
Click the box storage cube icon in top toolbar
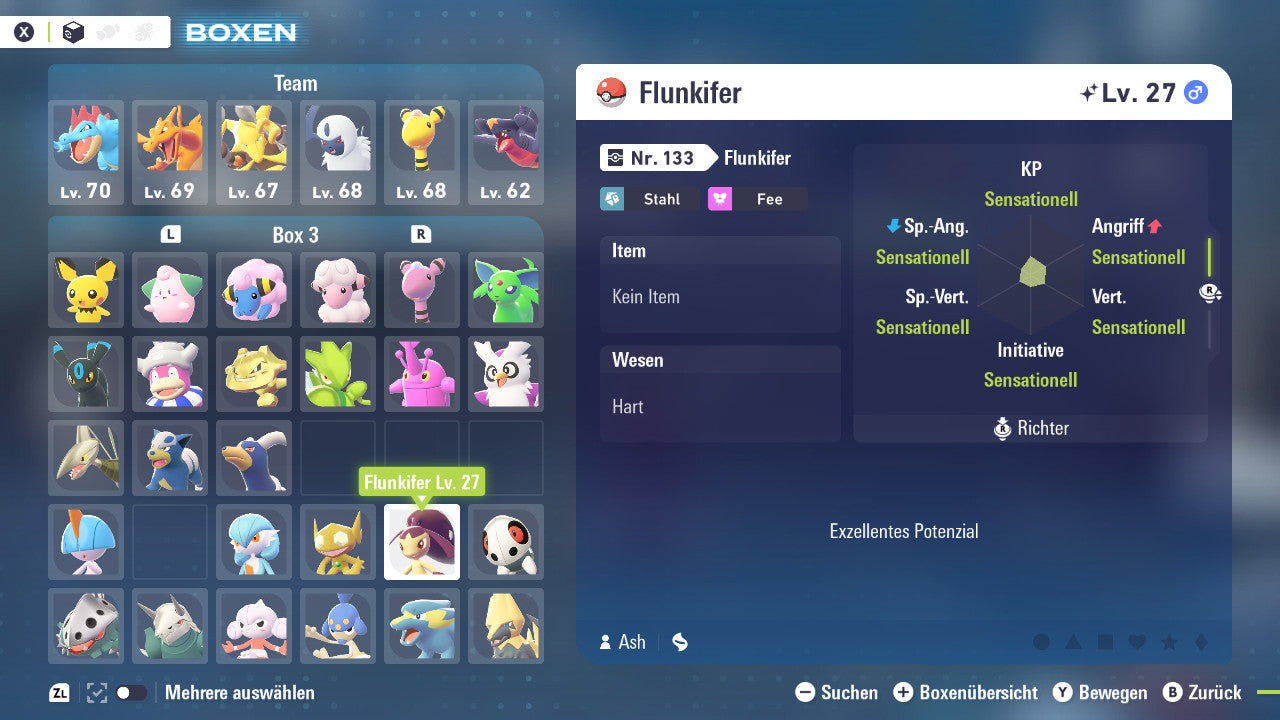pos(72,32)
